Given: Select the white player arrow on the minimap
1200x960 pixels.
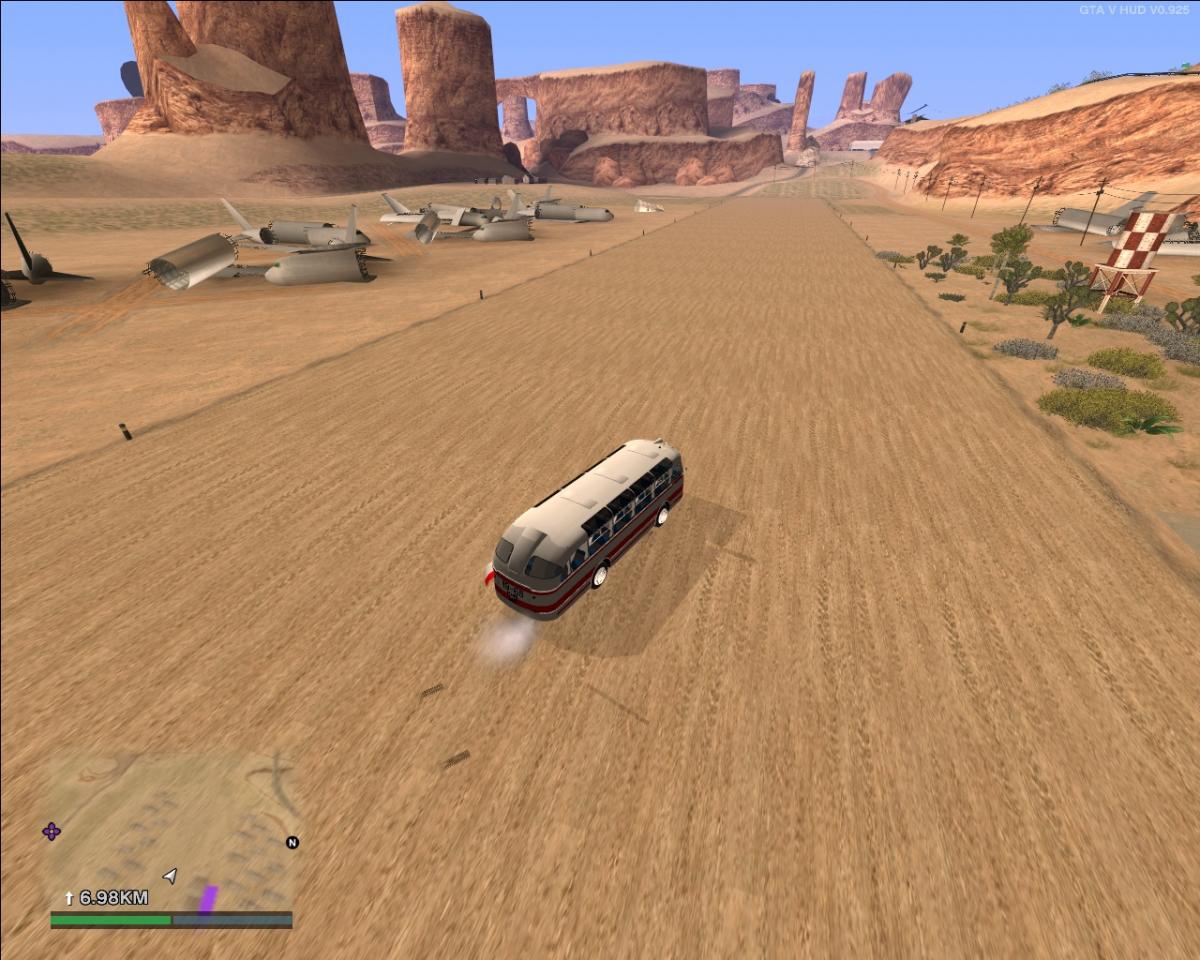Looking at the screenshot, I should [x=170, y=876].
